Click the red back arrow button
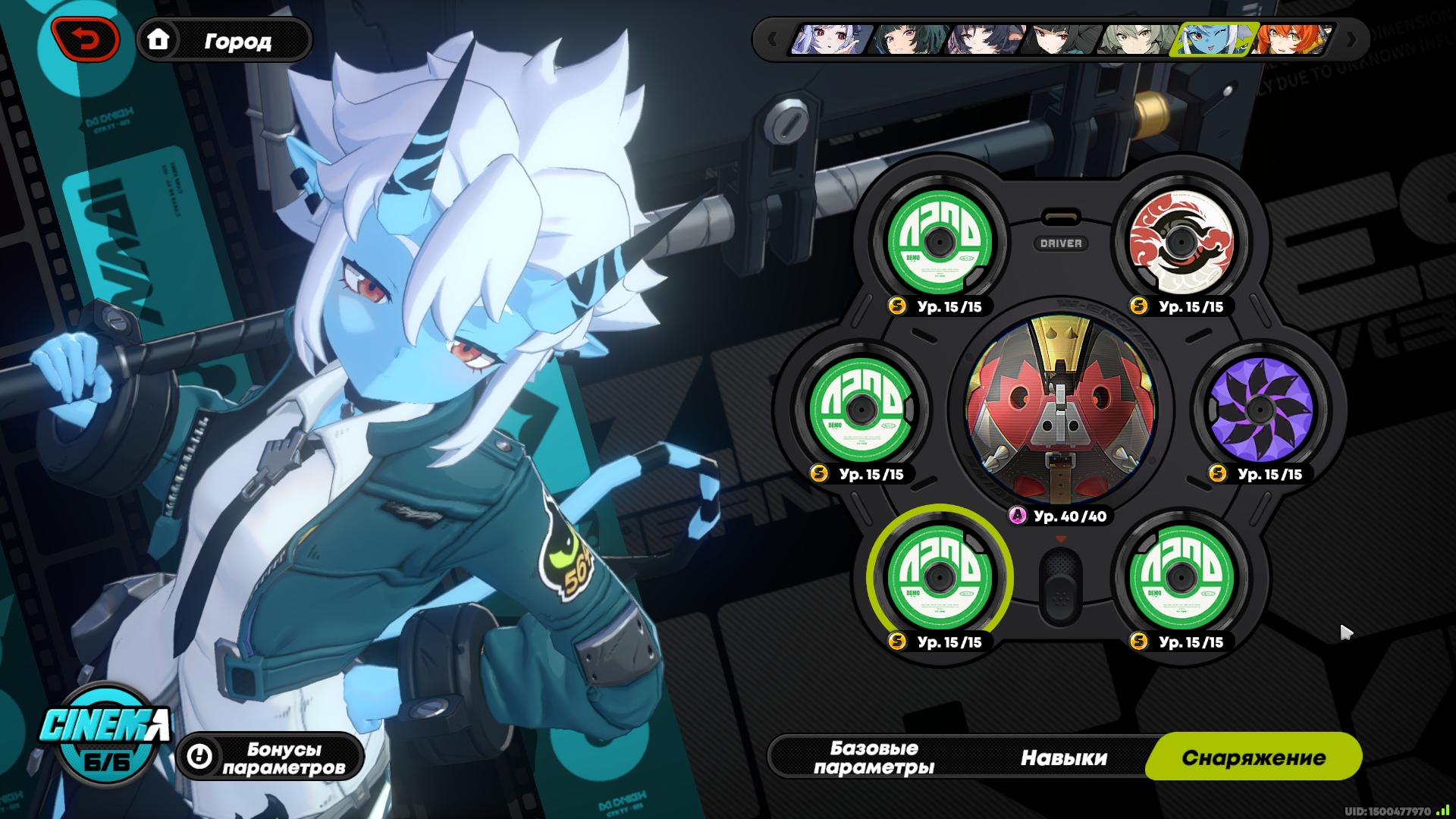 click(x=85, y=39)
